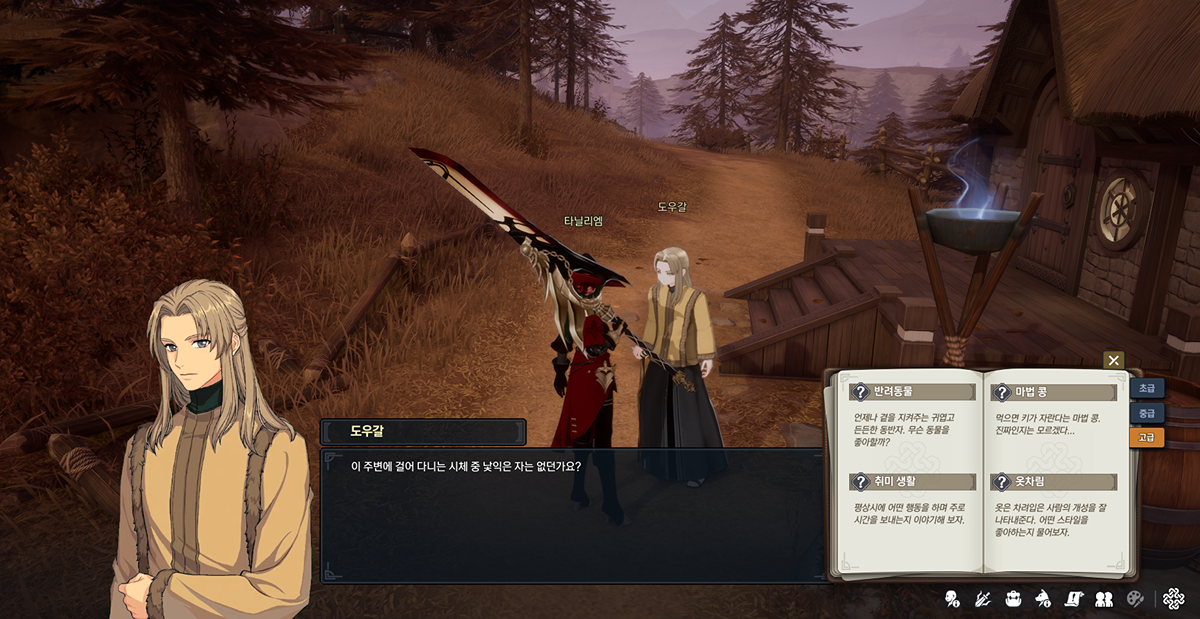Open the quest scroll icon
This screenshot has width=1200, height=619.
1073,599
